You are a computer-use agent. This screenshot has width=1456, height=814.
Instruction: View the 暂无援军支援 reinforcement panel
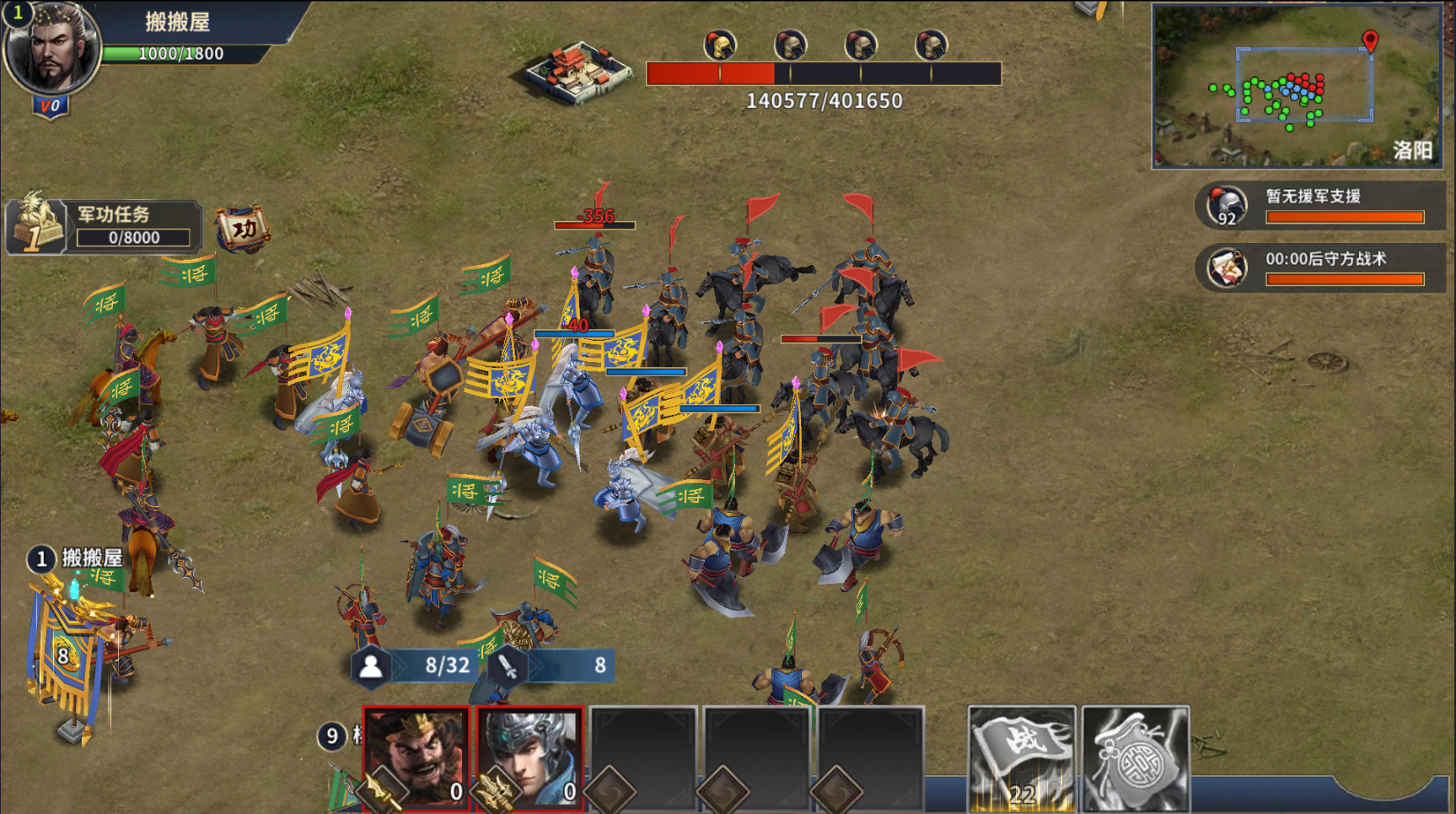pos(1319,206)
